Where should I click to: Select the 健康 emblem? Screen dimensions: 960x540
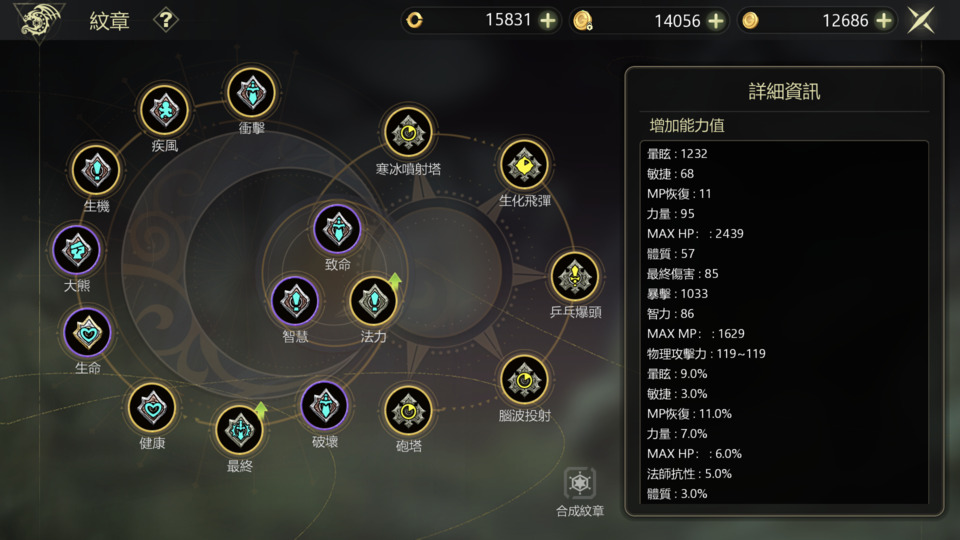pyautogui.click(x=152, y=408)
